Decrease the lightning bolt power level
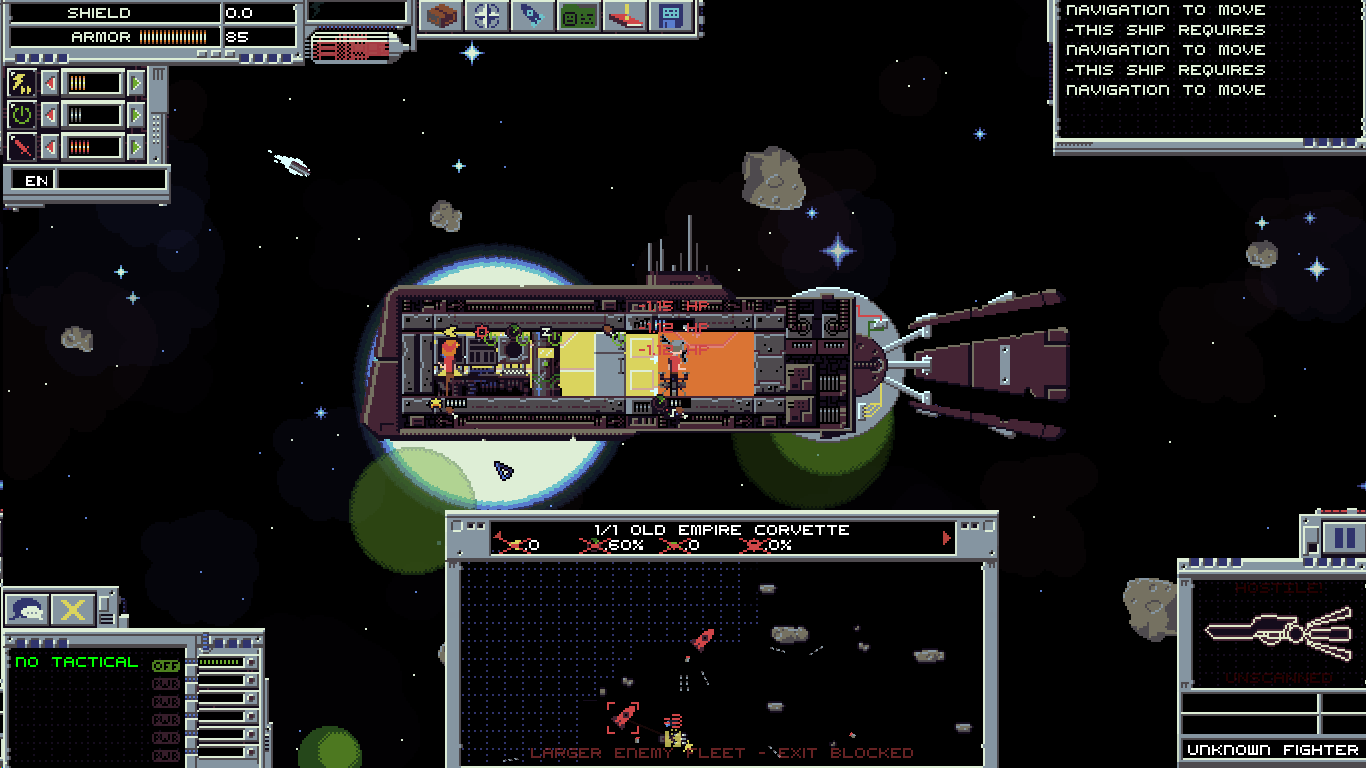Viewport: 1366px width, 768px height. (50, 83)
